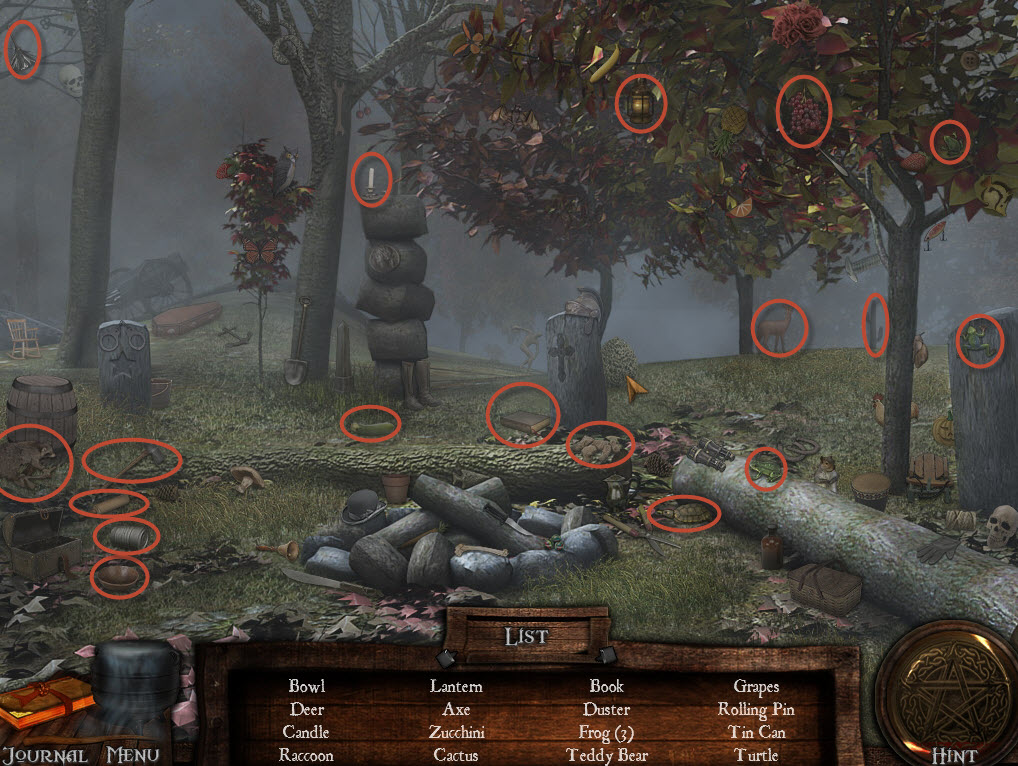
Task: Select the List plaque above the item list
Action: [x=527, y=635]
